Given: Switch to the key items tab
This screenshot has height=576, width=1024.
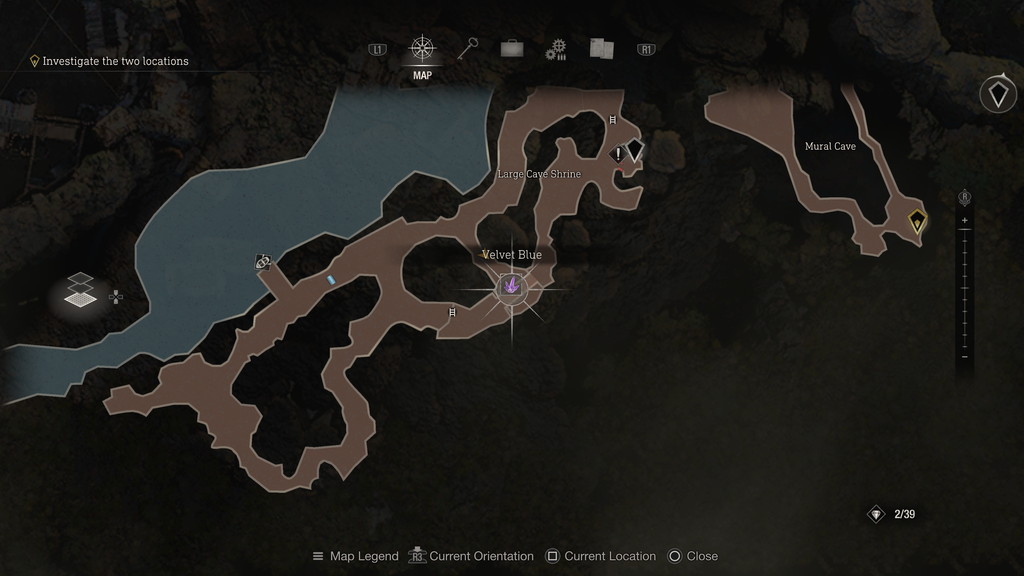Looking at the screenshot, I should 469,48.
